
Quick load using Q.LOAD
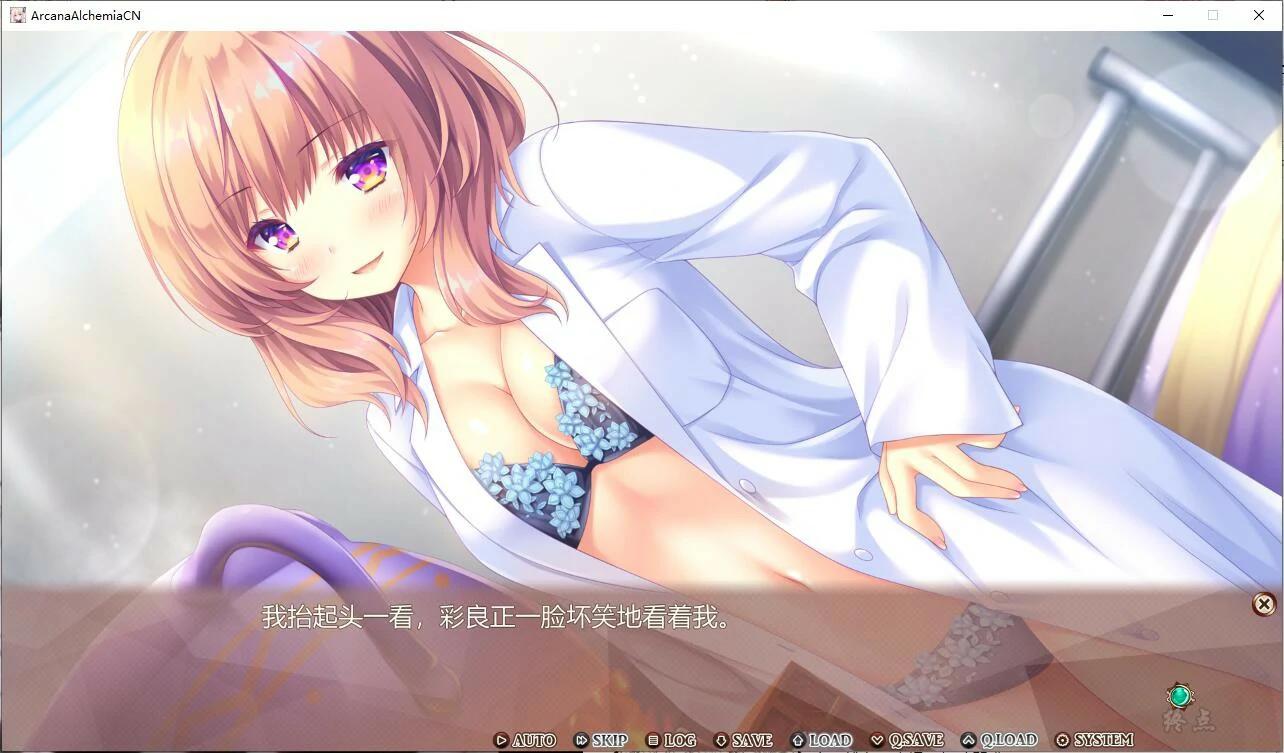click(1009, 740)
